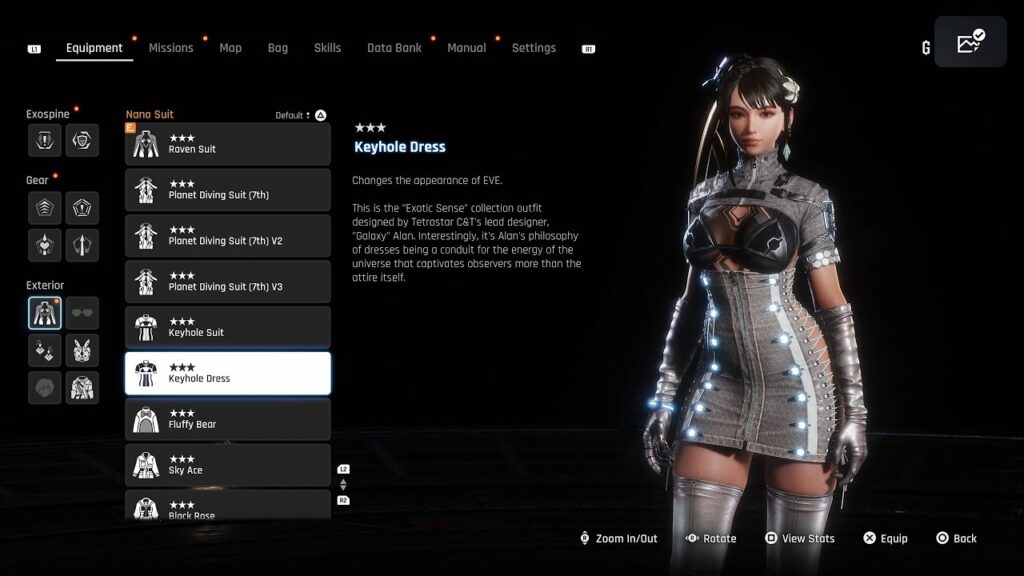The width and height of the screenshot is (1024, 576).
Task: Click the highlighted Keyhole Dress row
Action: click(x=228, y=373)
